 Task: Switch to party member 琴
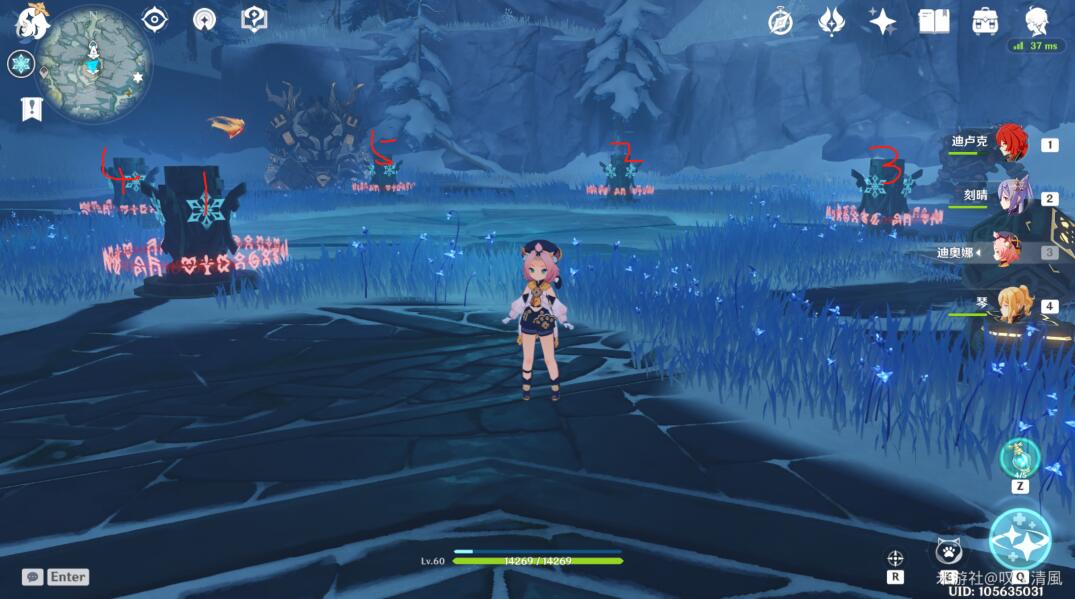1008,305
